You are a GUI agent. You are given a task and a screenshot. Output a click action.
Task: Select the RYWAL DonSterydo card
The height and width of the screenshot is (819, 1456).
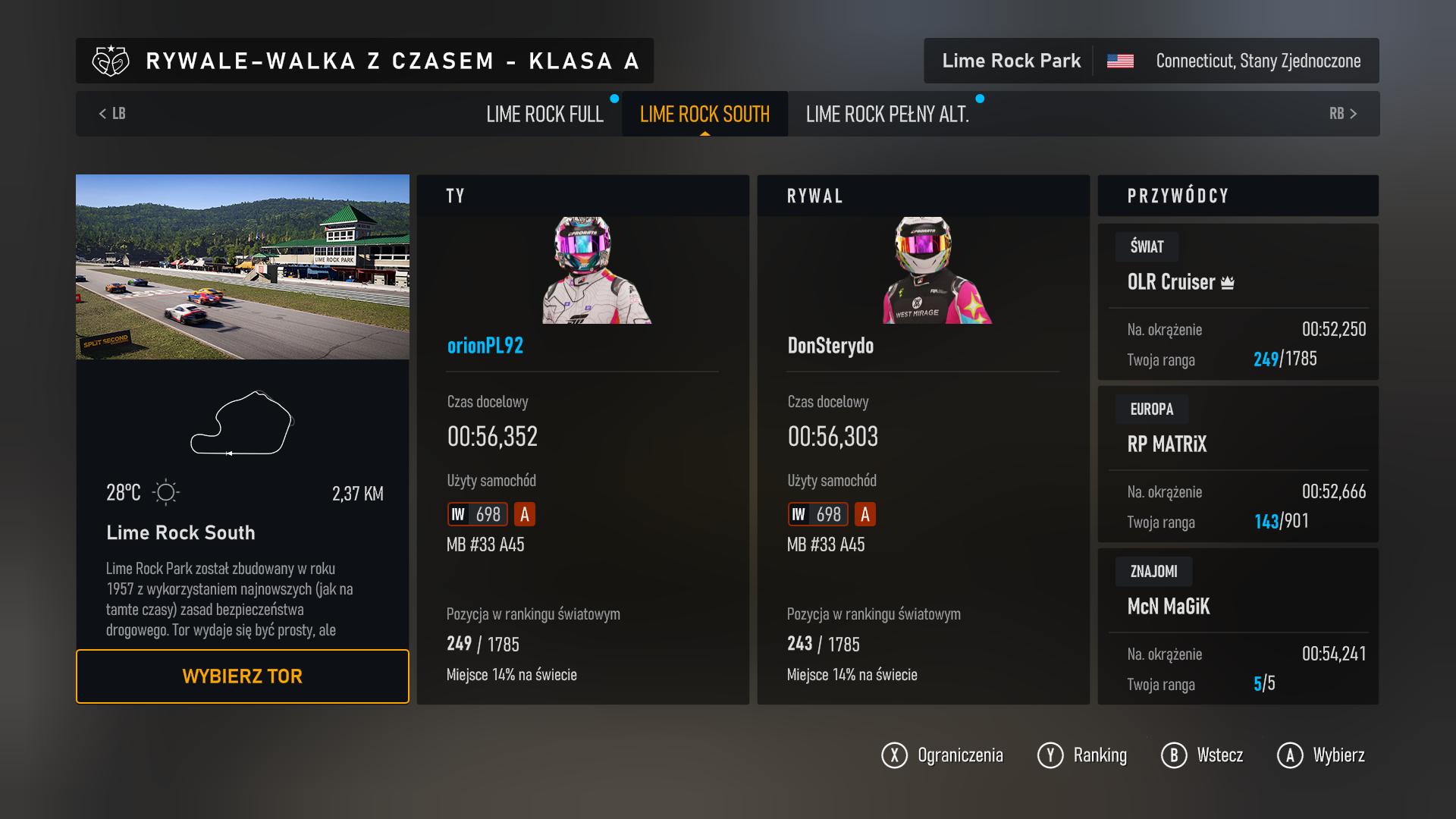tap(923, 440)
